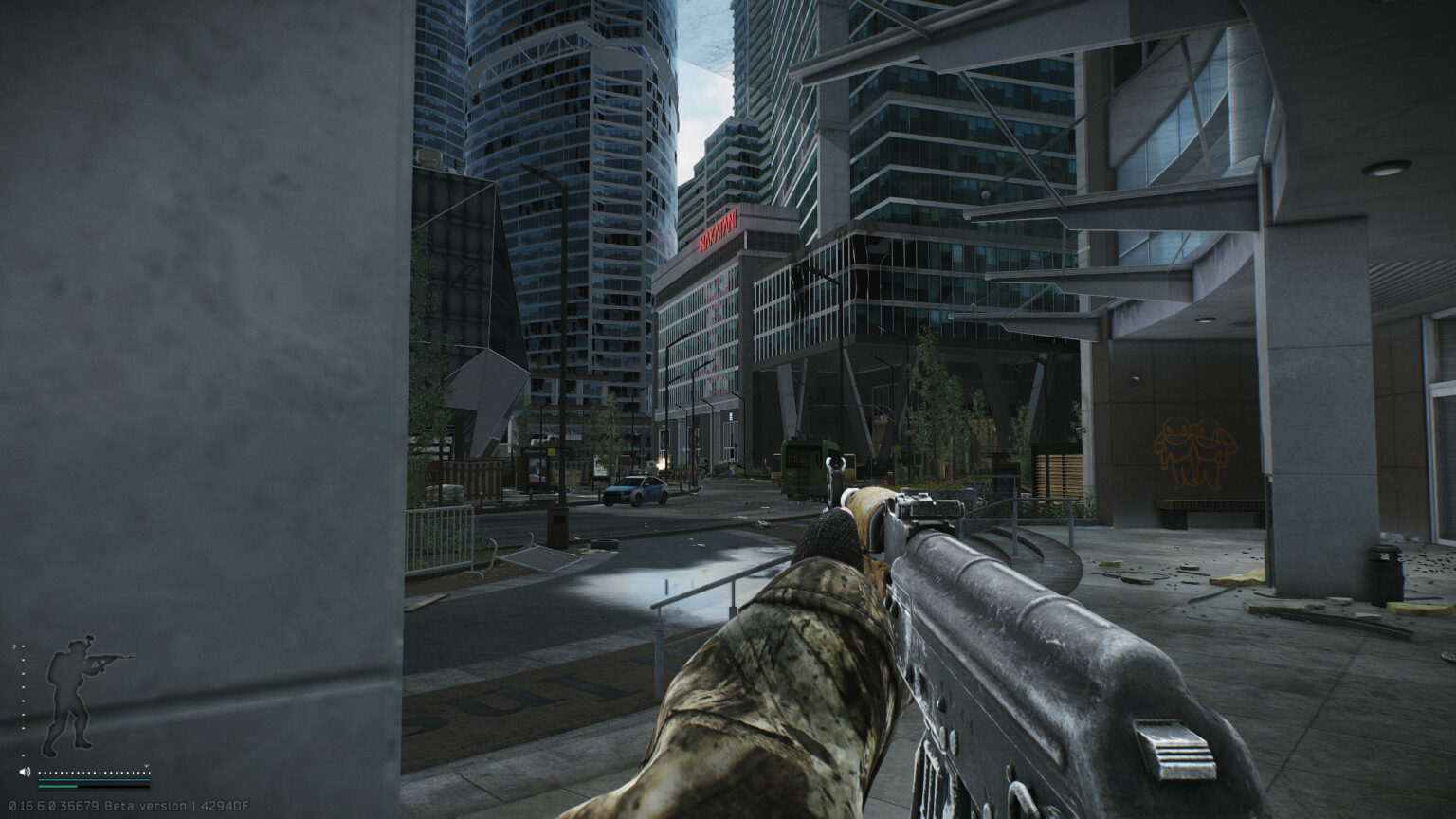Viewport: 1456px width, 819px height.
Task: Click the speaker audio icon
Action: pyautogui.click(x=25, y=771)
